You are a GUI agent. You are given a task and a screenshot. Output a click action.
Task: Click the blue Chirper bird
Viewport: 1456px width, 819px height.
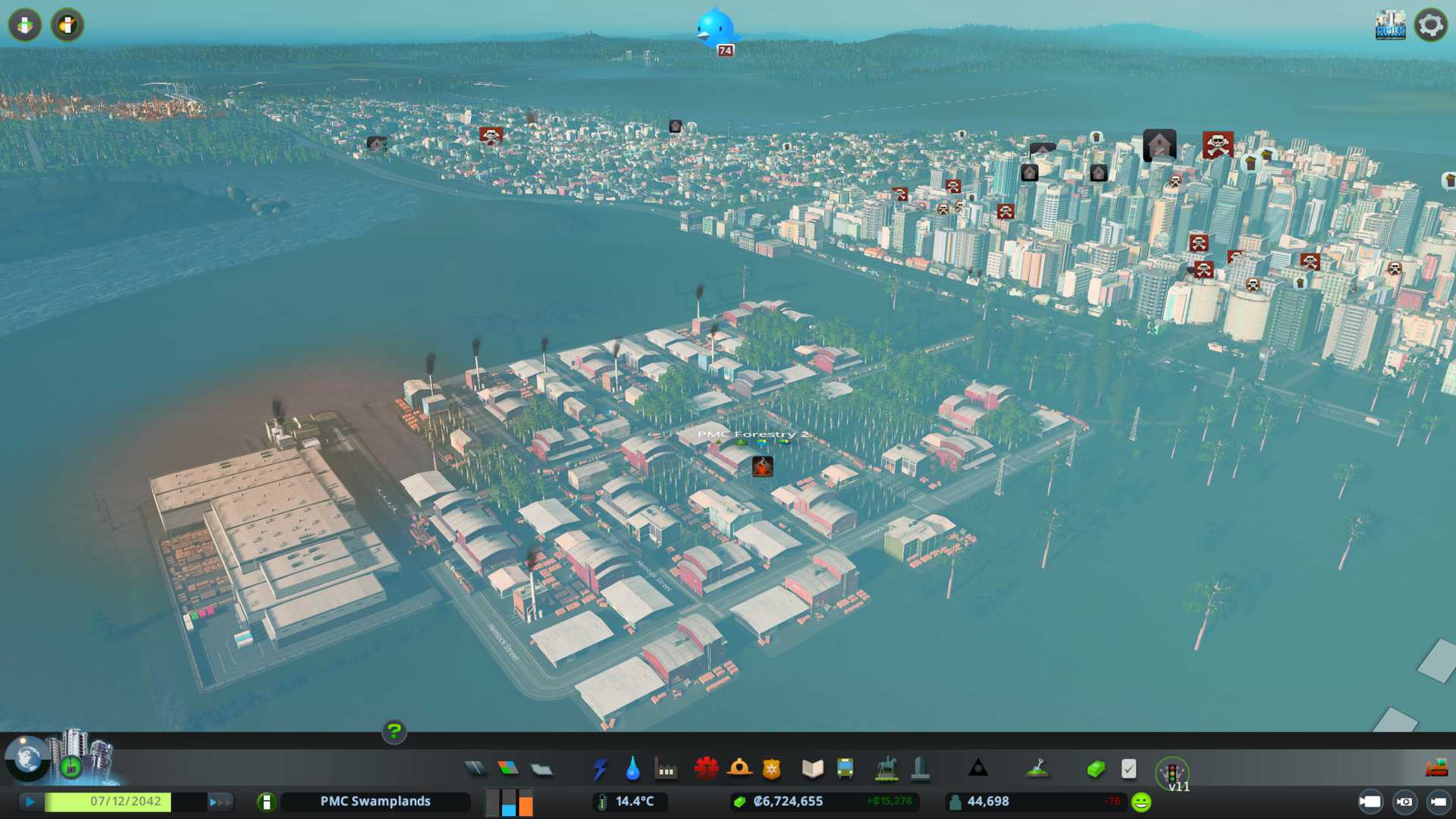(715, 29)
